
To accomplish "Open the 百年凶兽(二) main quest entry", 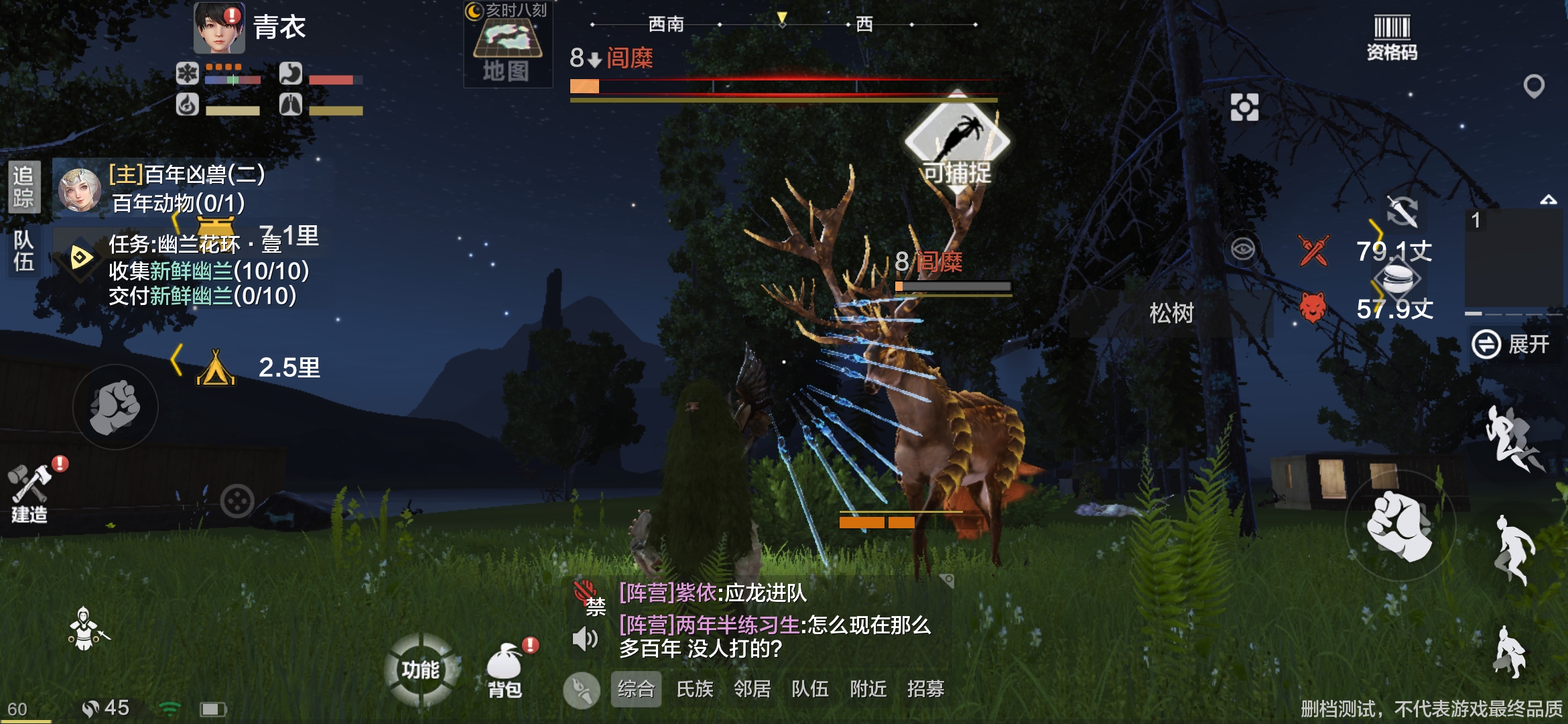I will click(186, 176).
